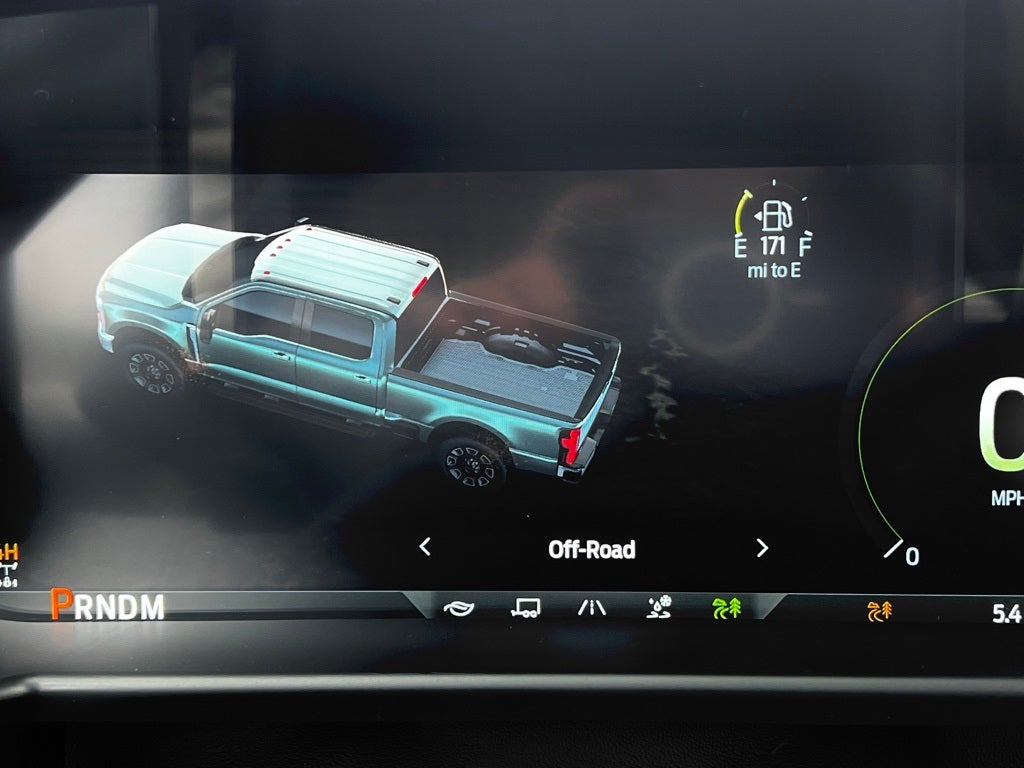Select the green Off-Road trees icon
Image resolution: width=1024 pixels, height=768 pixels.
tap(726, 607)
